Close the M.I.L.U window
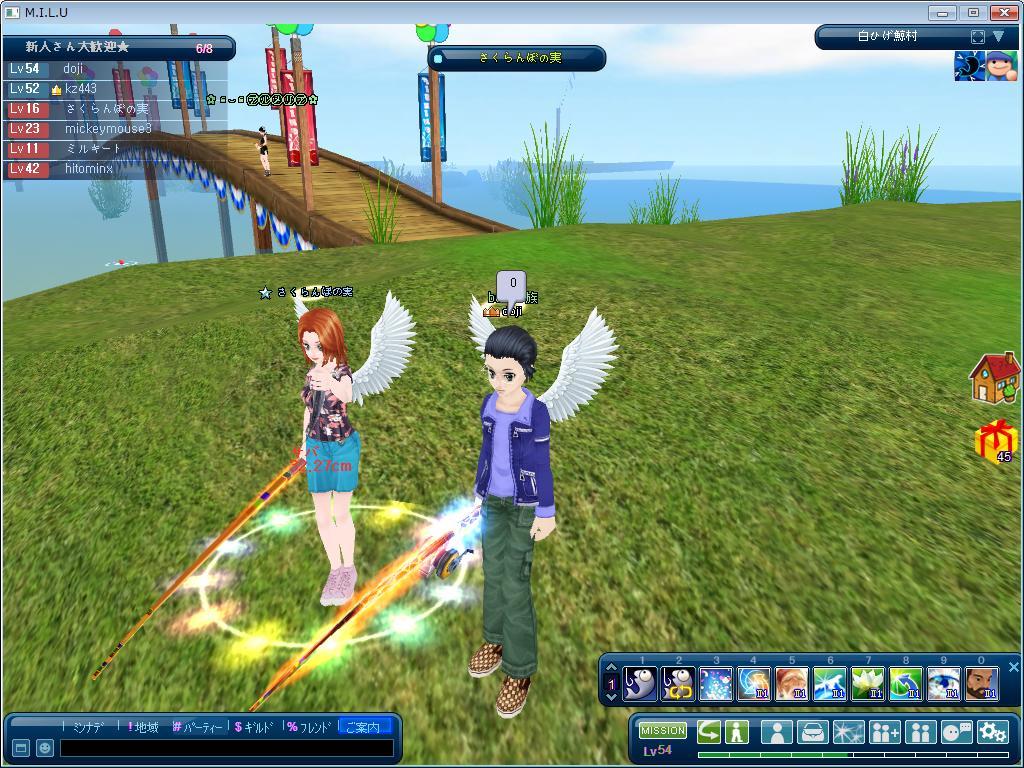The width and height of the screenshot is (1024, 768). (x=1004, y=12)
